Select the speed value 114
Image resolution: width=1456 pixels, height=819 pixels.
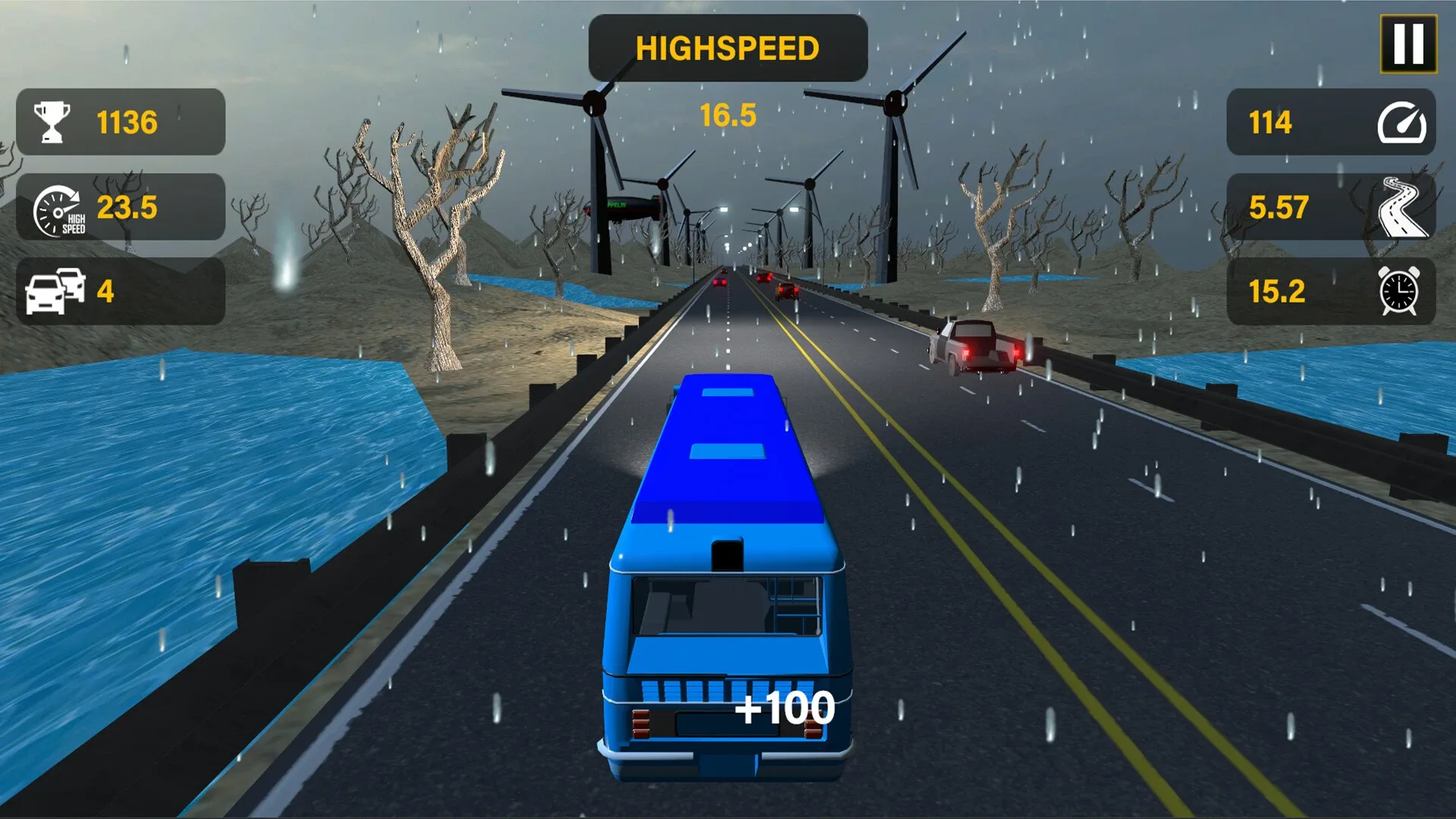coord(1271,122)
